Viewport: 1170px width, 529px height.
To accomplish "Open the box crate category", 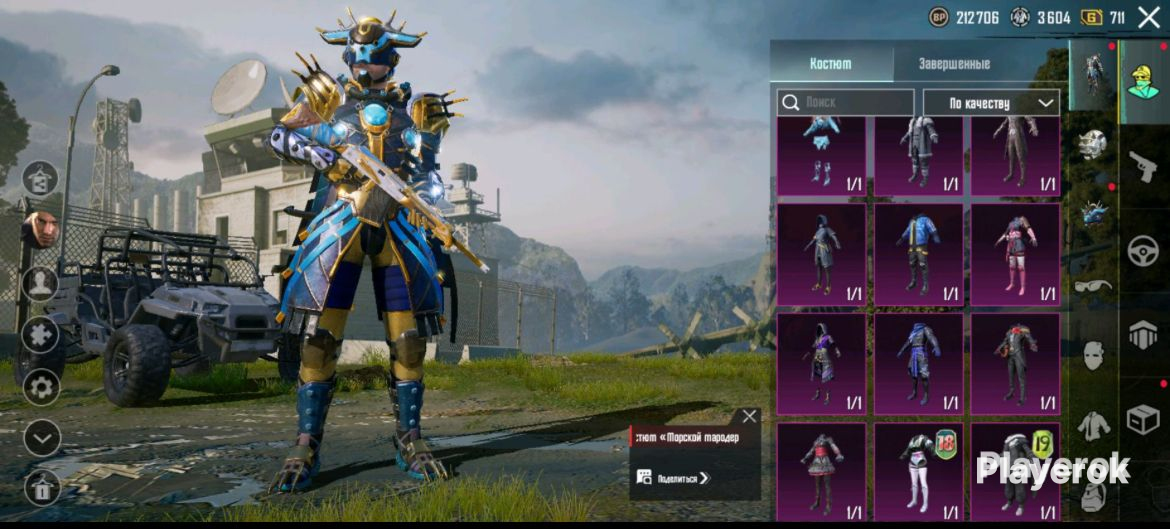I will tap(1143, 419).
